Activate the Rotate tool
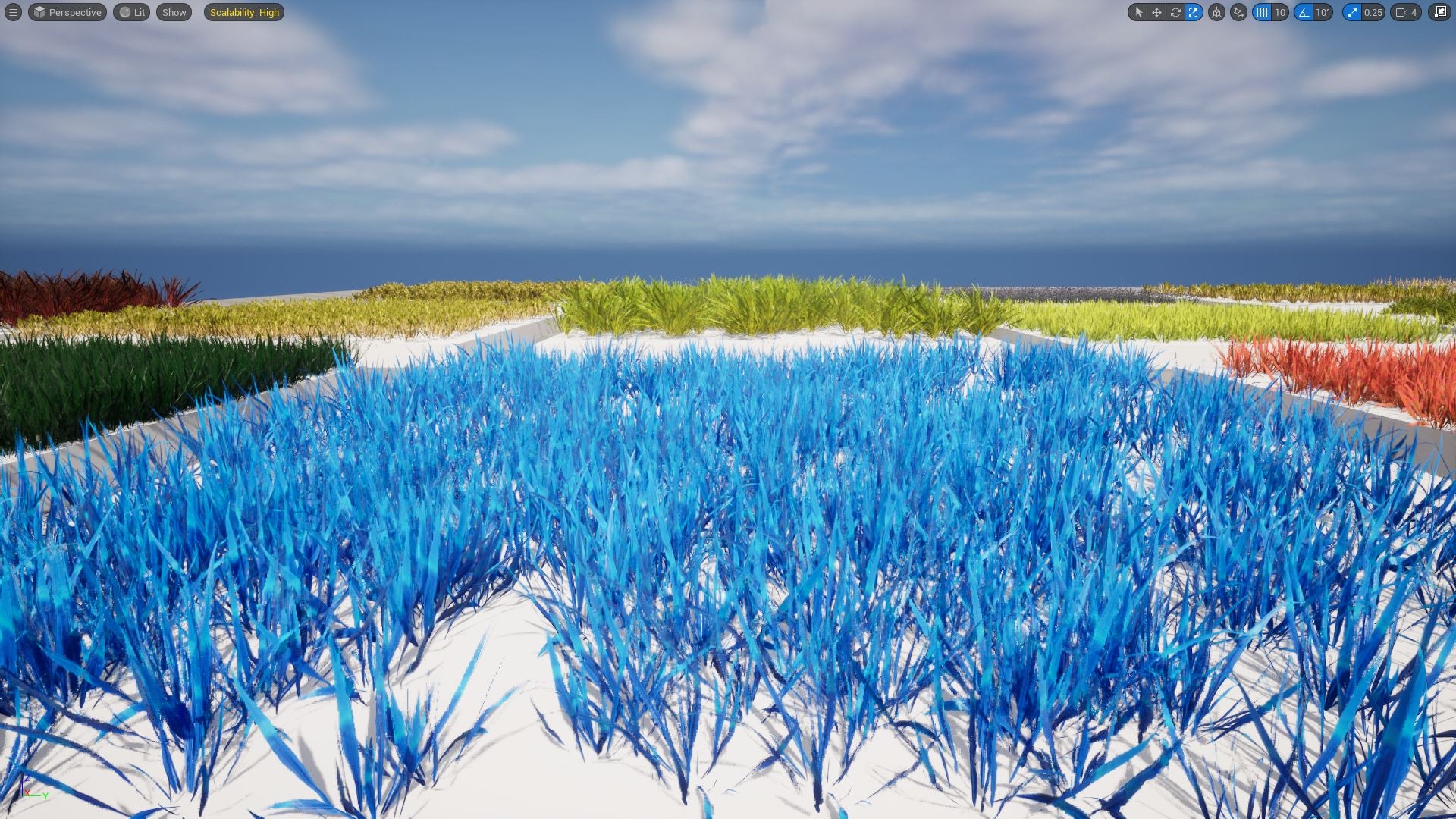Screen dimensions: 1456x819 click(1175, 12)
